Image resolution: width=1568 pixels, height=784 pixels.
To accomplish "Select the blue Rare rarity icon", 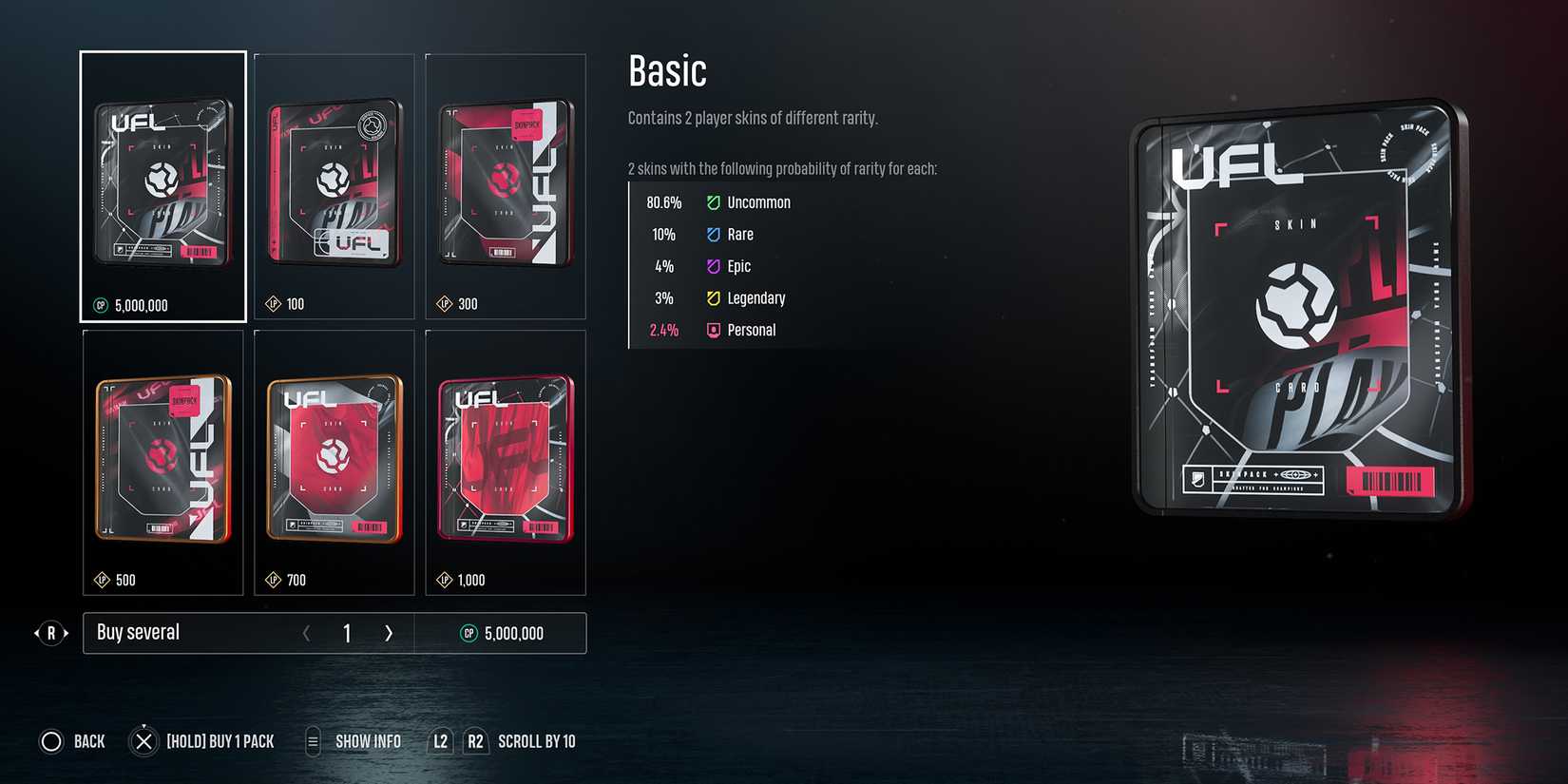I will (x=713, y=234).
